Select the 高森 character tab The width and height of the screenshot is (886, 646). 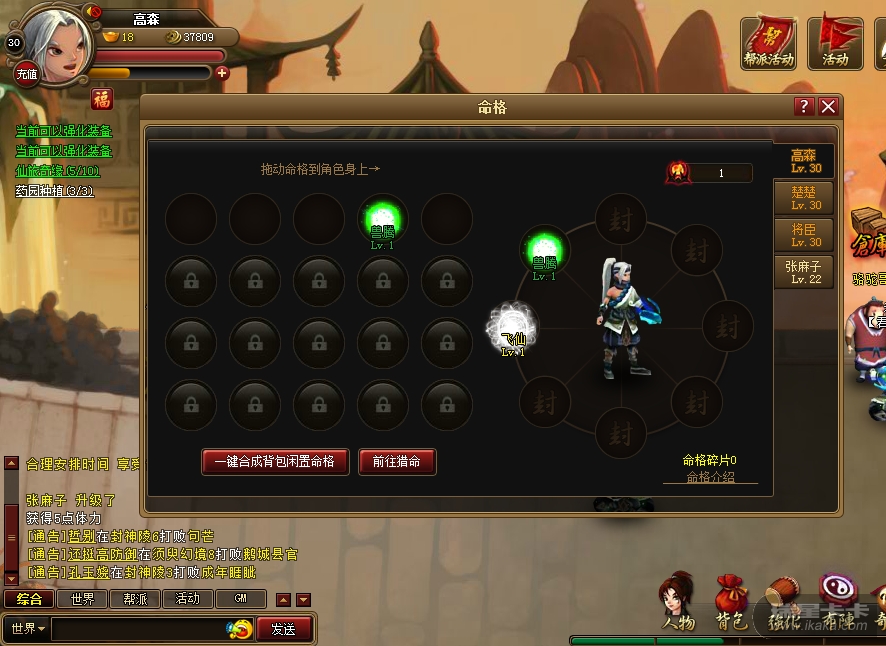pyautogui.click(x=804, y=162)
